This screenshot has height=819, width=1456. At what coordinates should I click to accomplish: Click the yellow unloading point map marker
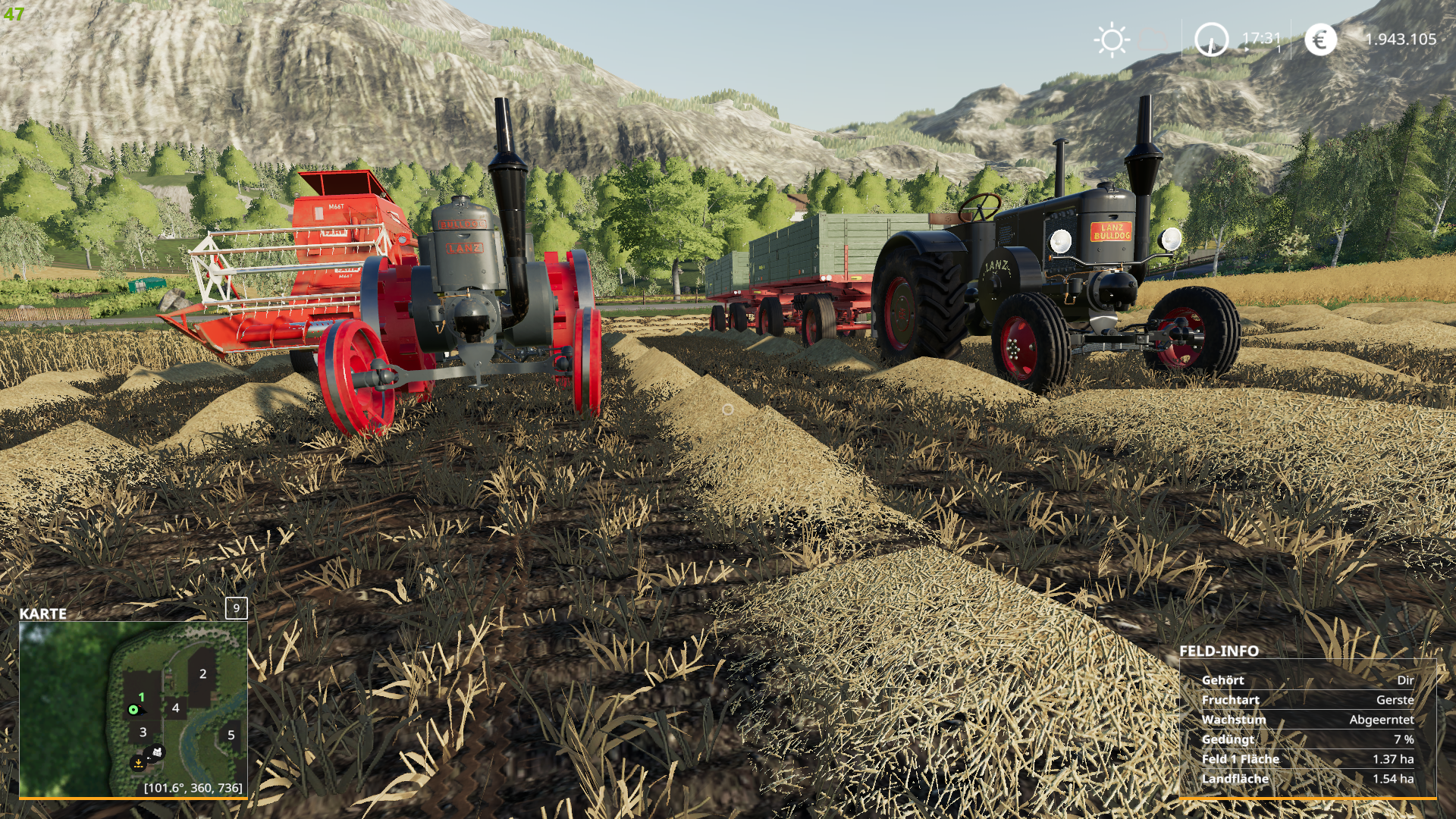coord(138,762)
